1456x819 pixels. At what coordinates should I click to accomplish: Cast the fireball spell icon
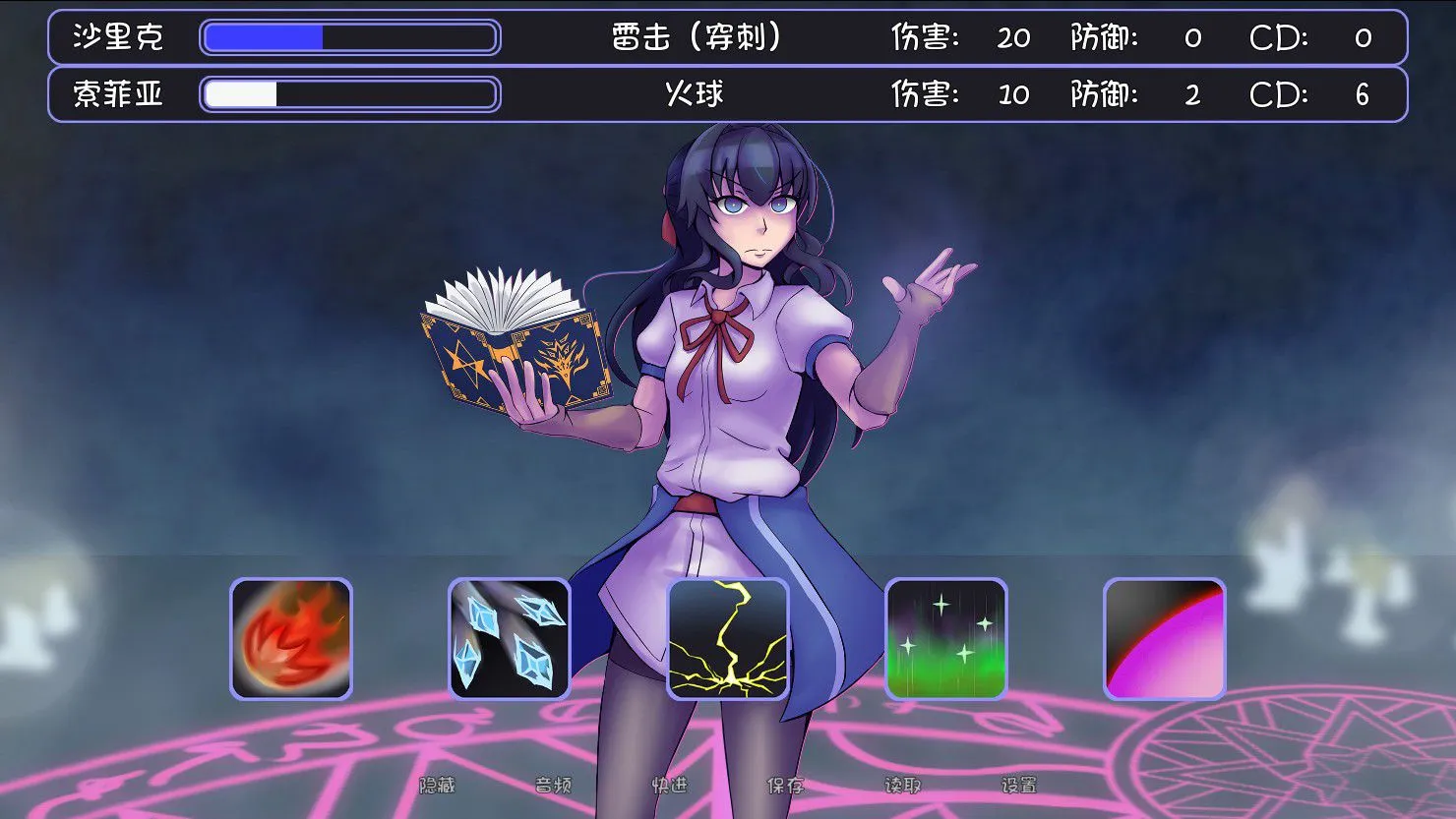coord(291,639)
